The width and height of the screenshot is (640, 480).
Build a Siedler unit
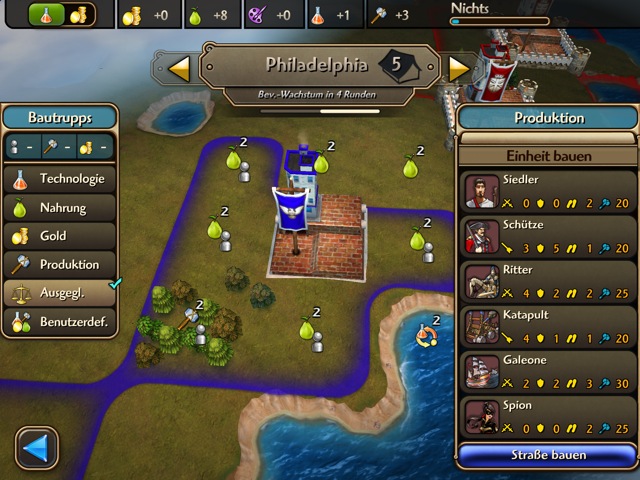point(549,190)
